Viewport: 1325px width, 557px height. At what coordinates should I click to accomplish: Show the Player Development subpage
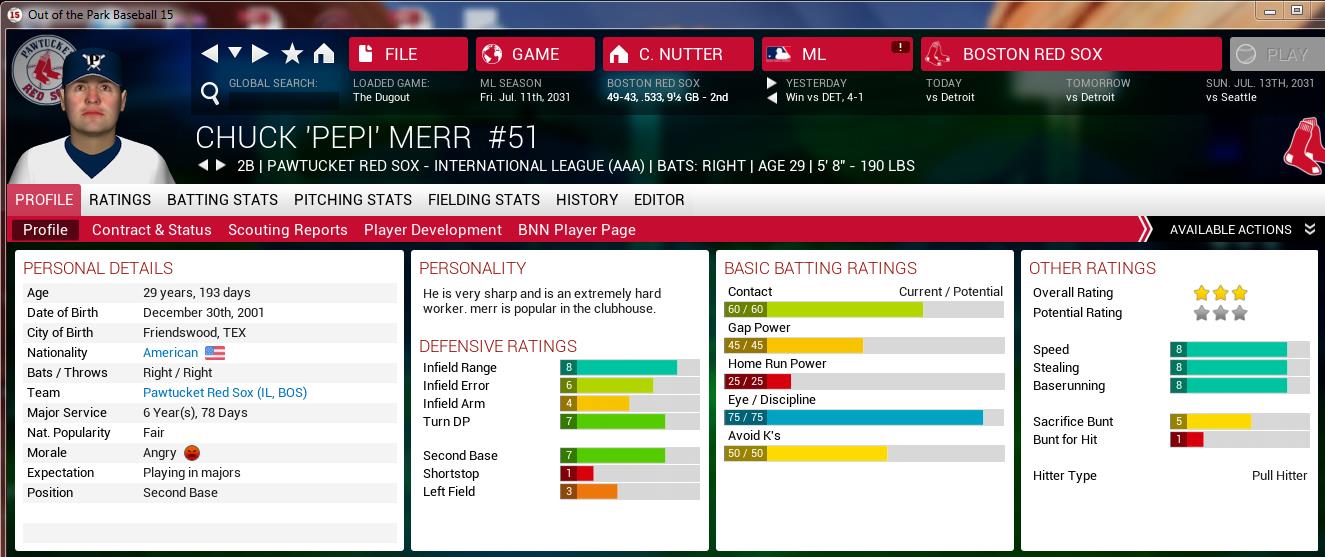tap(432, 230)
